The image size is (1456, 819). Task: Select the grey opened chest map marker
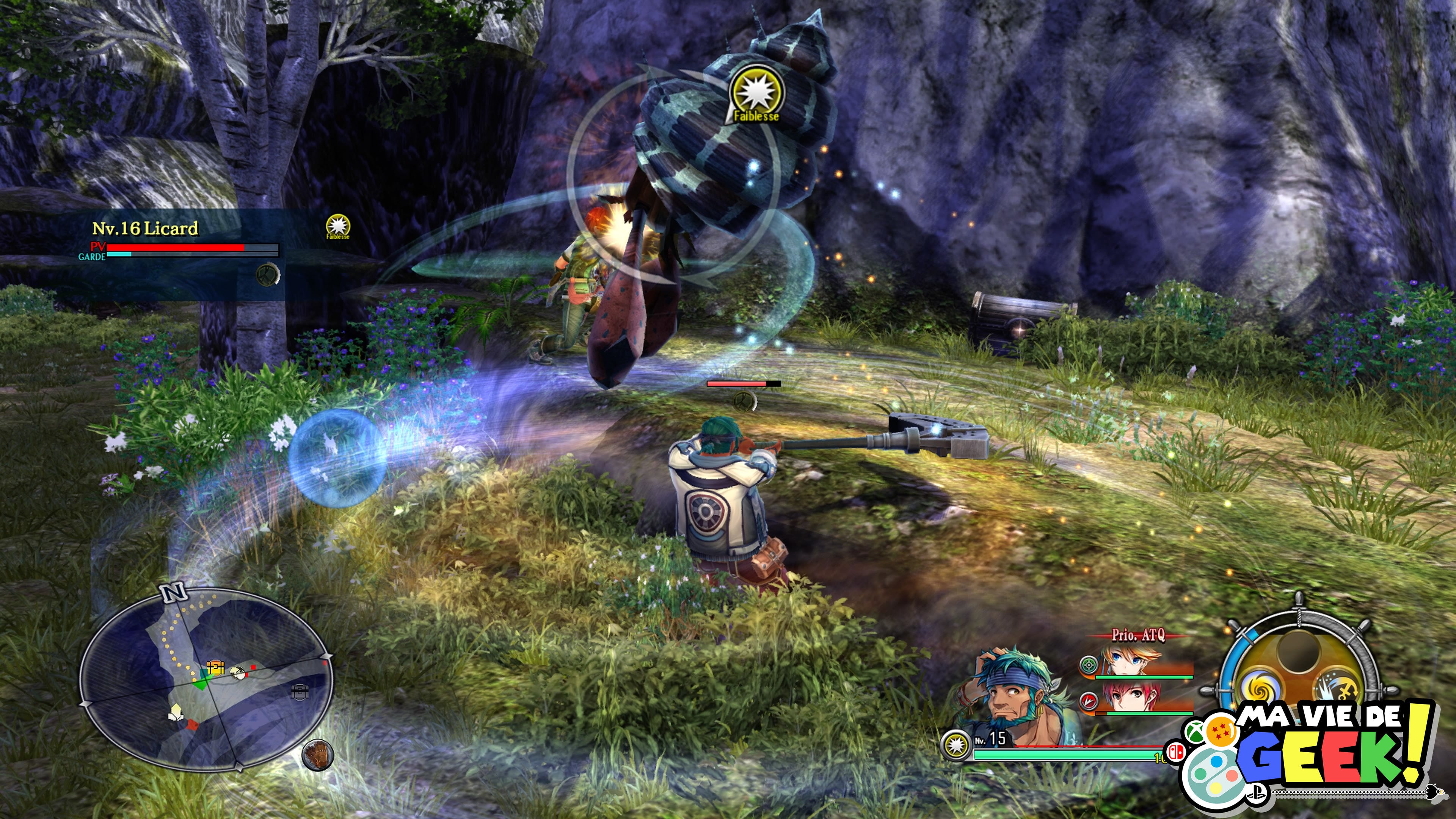tap(300, 691)
